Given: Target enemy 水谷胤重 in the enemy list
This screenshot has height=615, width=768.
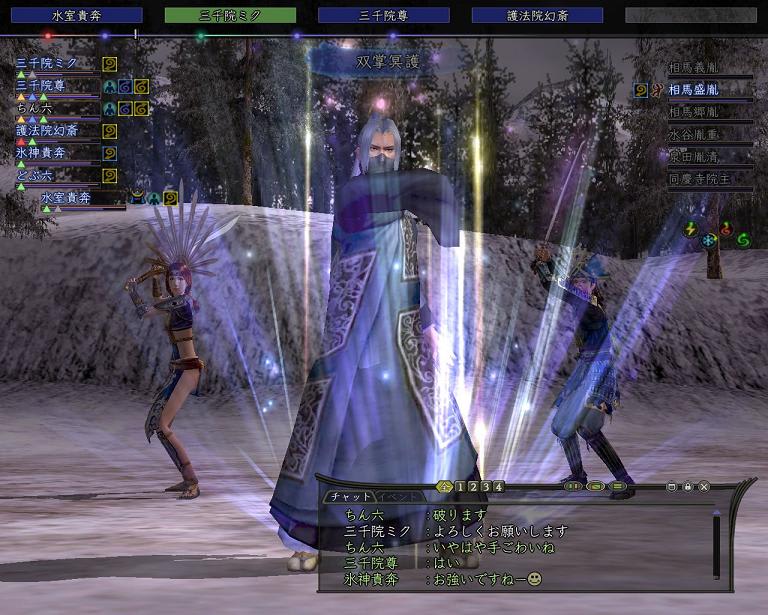Looking at the screenshot, I should pos(708,135).
